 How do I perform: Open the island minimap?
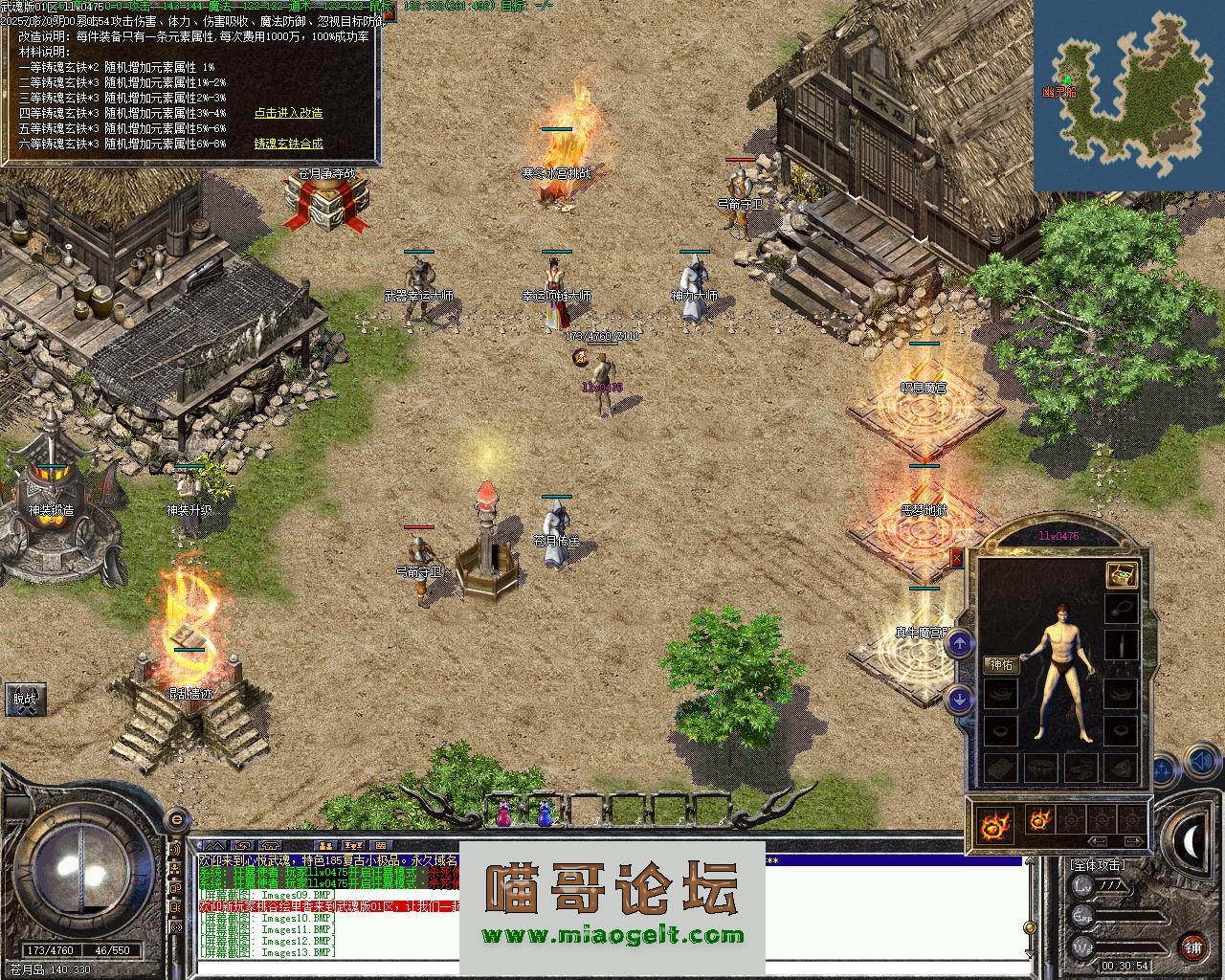point(1128,95)
